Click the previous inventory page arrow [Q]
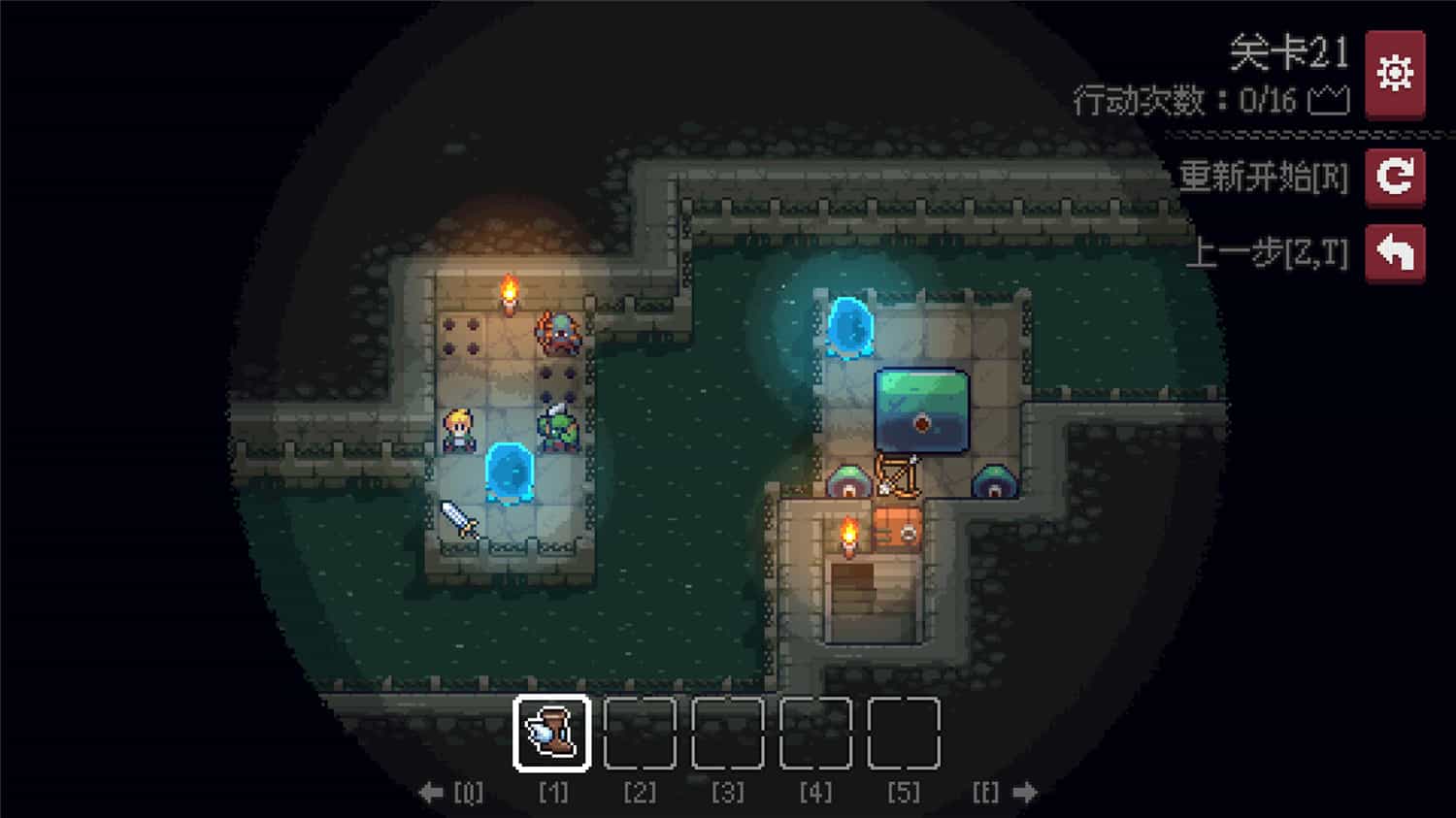The image size is (1456, 818). tap(433, 791)
